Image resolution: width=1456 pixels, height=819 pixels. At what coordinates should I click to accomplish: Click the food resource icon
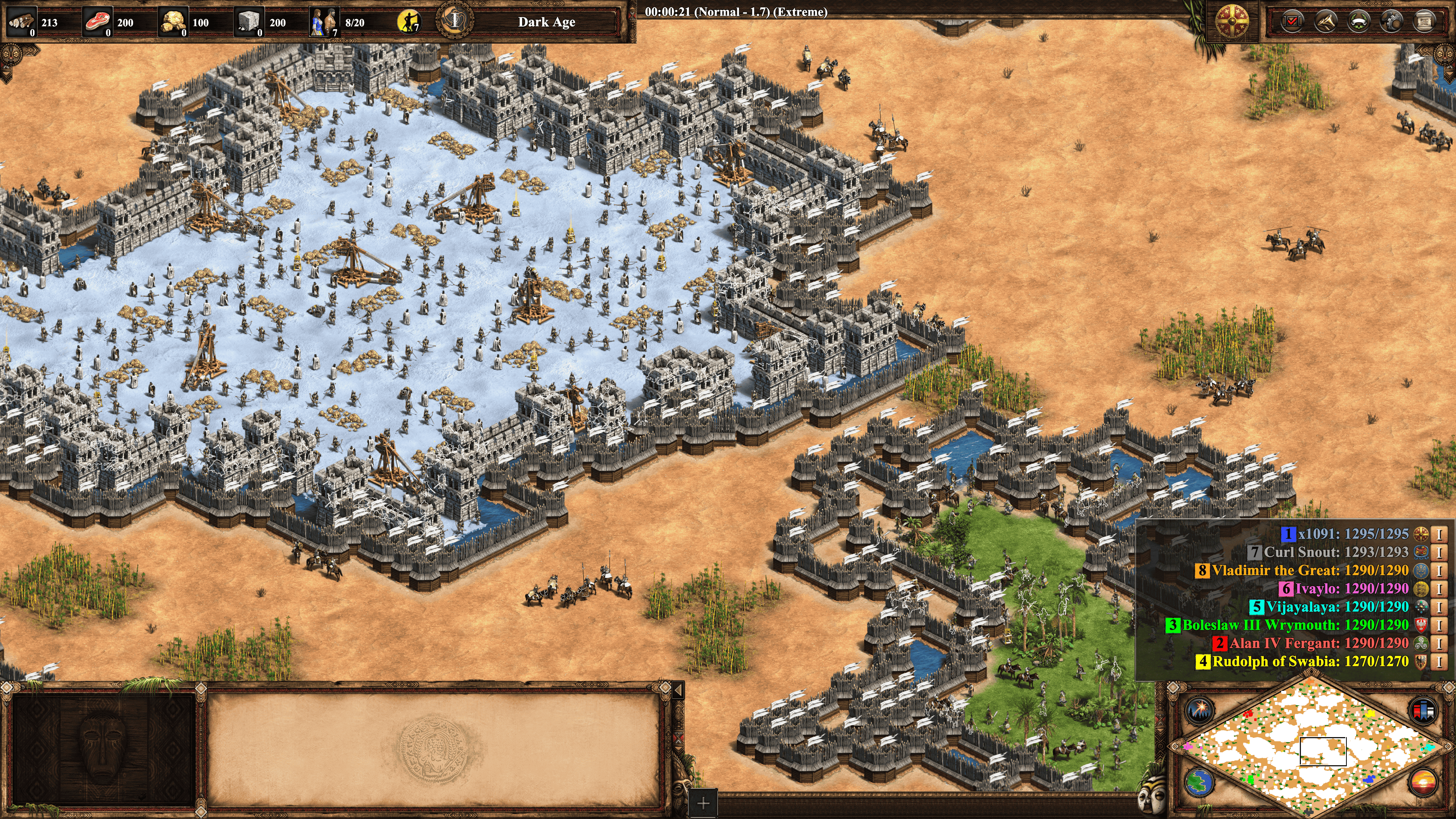[x=97, y=22]
